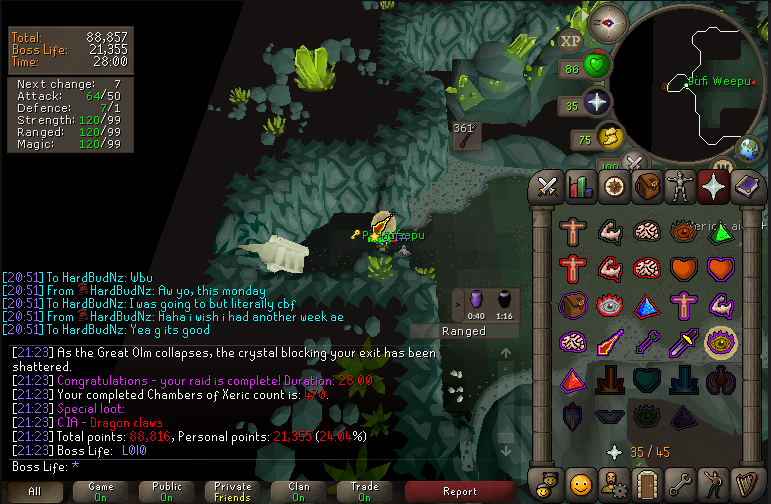Viewport: 771px width, 504px height.
Task: Open the Inventory backpack tab
Action: point(647,186)
